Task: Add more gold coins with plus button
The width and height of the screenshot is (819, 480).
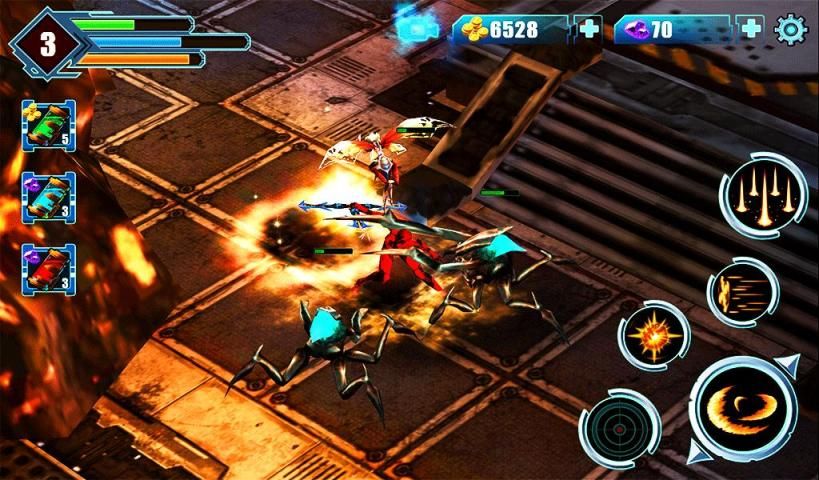Action: 589,29
